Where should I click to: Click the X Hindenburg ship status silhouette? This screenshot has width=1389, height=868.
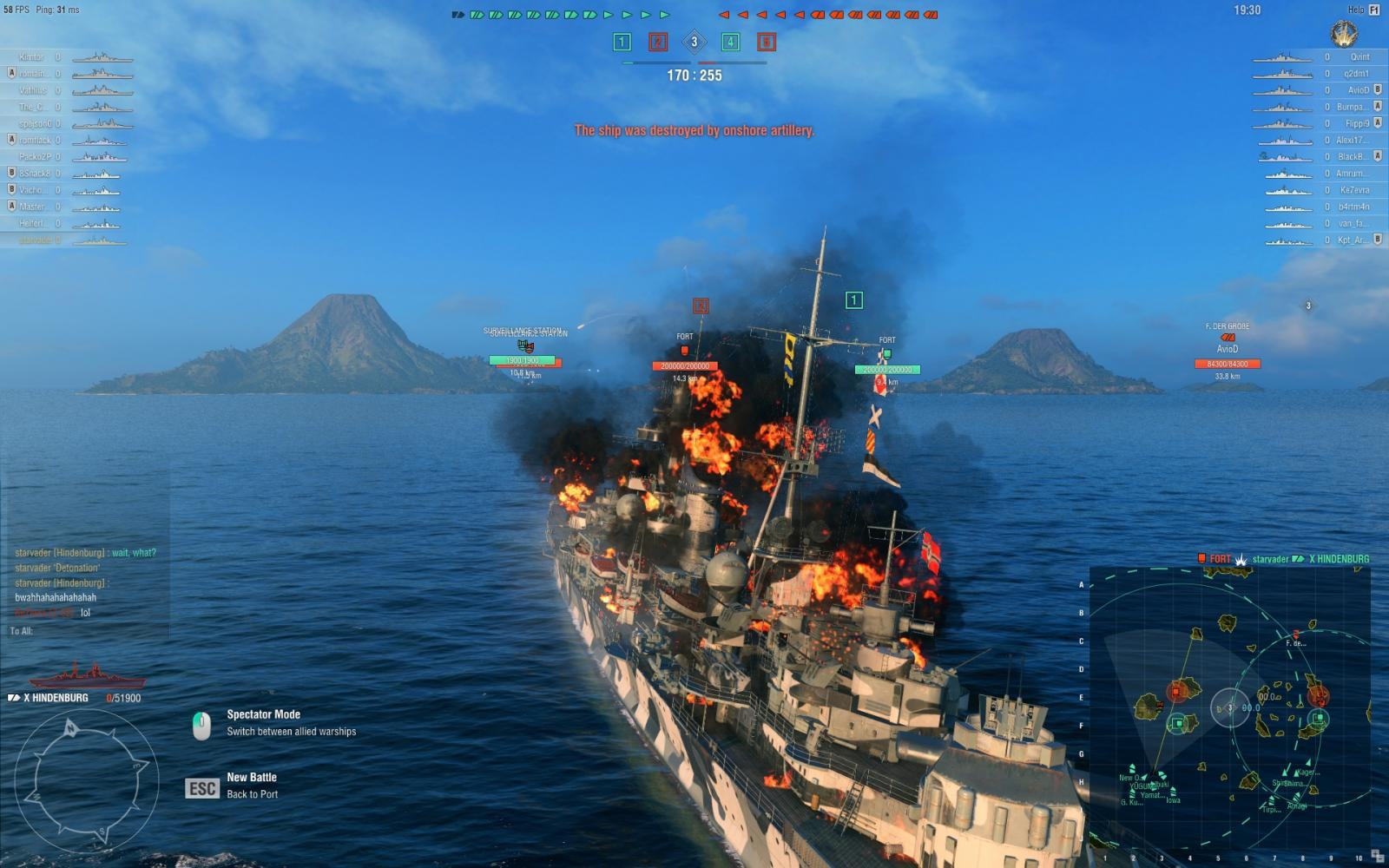(85, 674)
